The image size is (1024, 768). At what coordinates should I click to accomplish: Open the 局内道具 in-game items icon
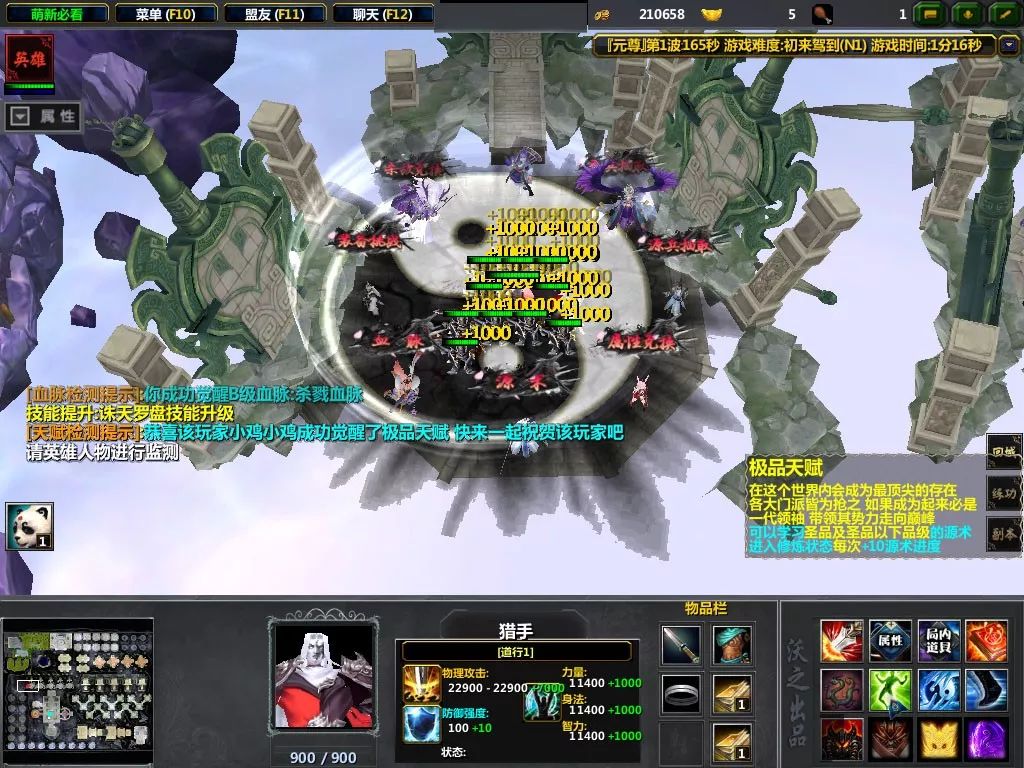coord(938,641)
